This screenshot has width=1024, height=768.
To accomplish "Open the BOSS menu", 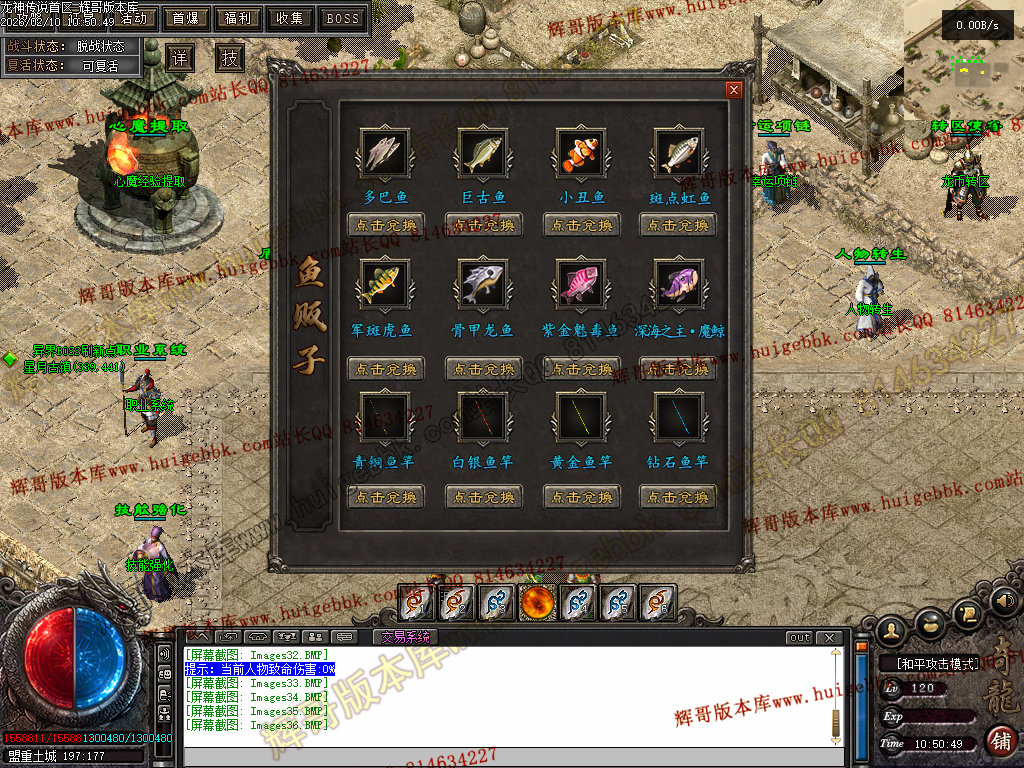I will point(343,18).
